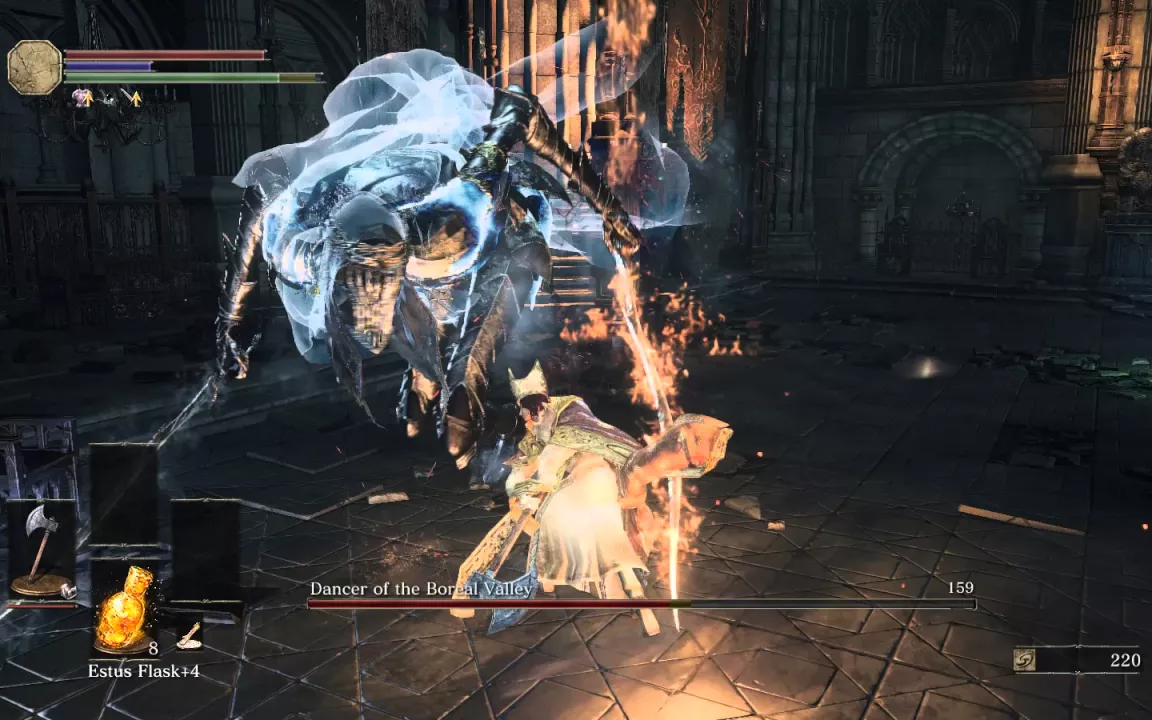Click the octagonal covenant emblem

(x=35, y=68)
